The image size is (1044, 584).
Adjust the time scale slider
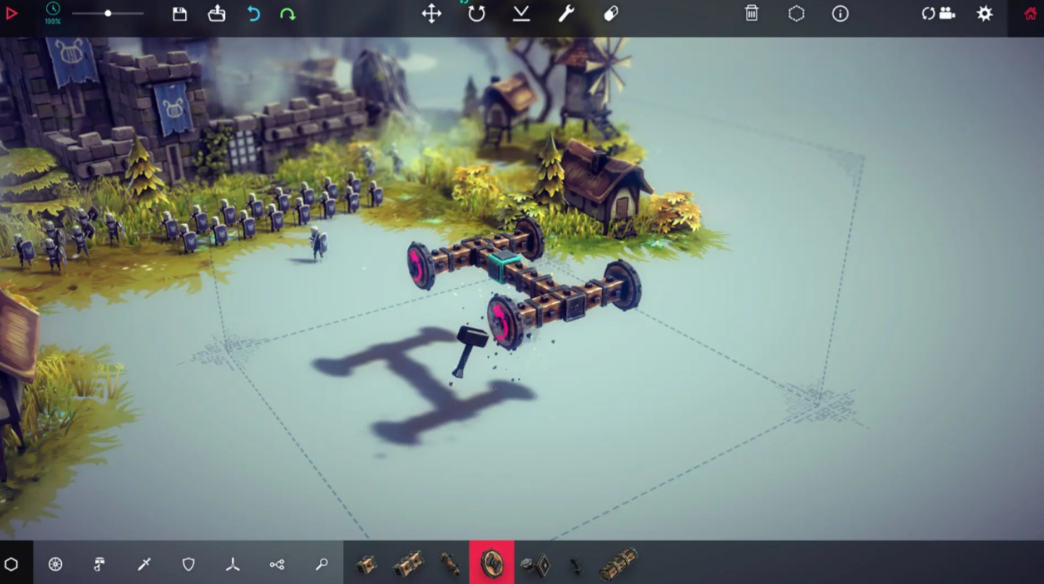pos(108,14)
